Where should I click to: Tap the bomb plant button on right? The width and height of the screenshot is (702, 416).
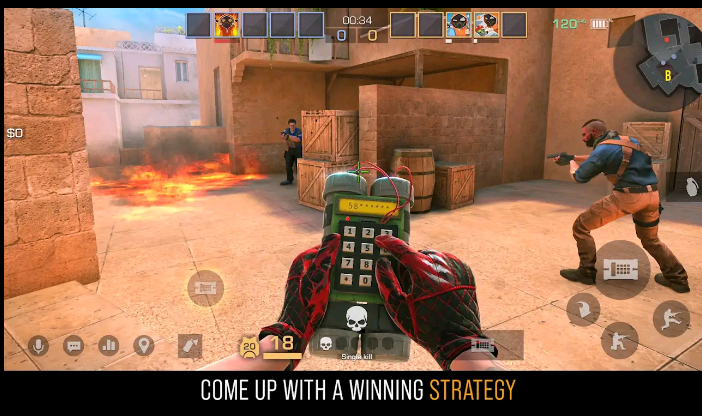point(622,269)
